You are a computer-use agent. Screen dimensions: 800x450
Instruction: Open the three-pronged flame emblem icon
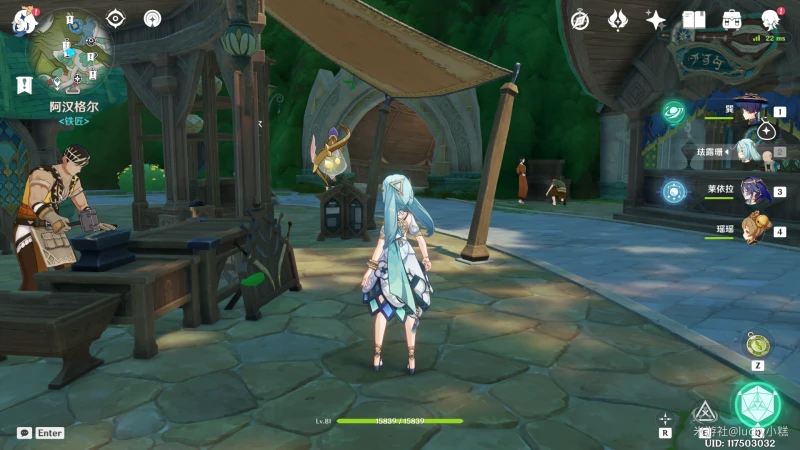click(x=618, y=19)
